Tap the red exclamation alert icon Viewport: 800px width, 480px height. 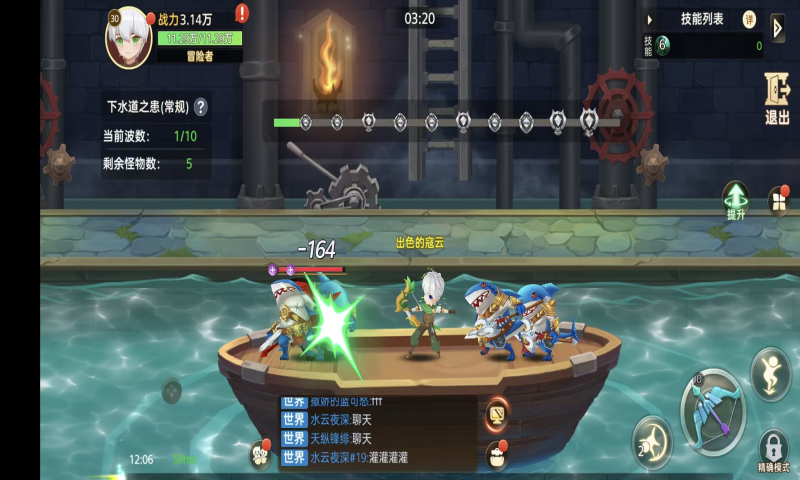242,14
